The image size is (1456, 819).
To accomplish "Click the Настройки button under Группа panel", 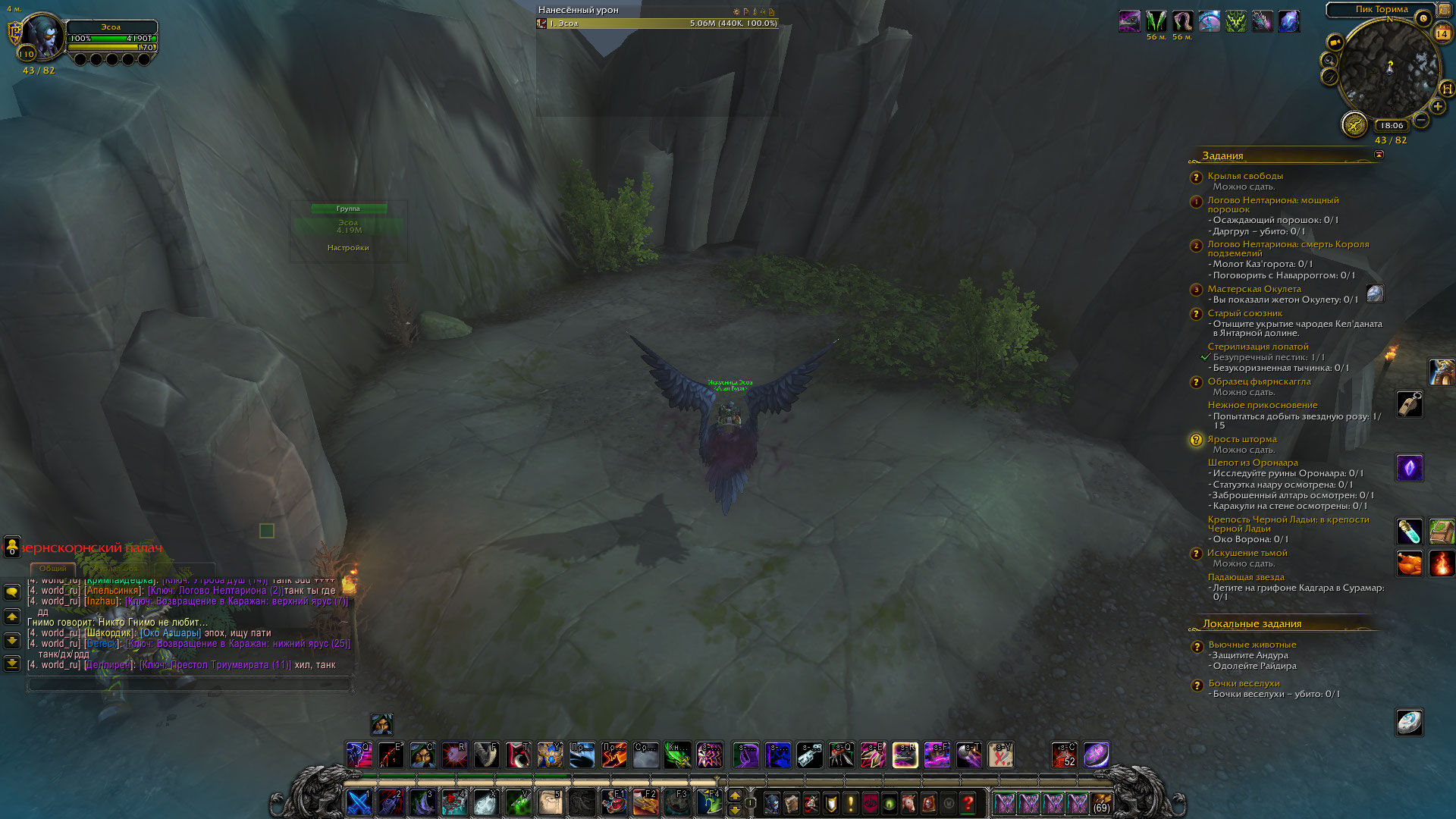I will tap(348, 248).
